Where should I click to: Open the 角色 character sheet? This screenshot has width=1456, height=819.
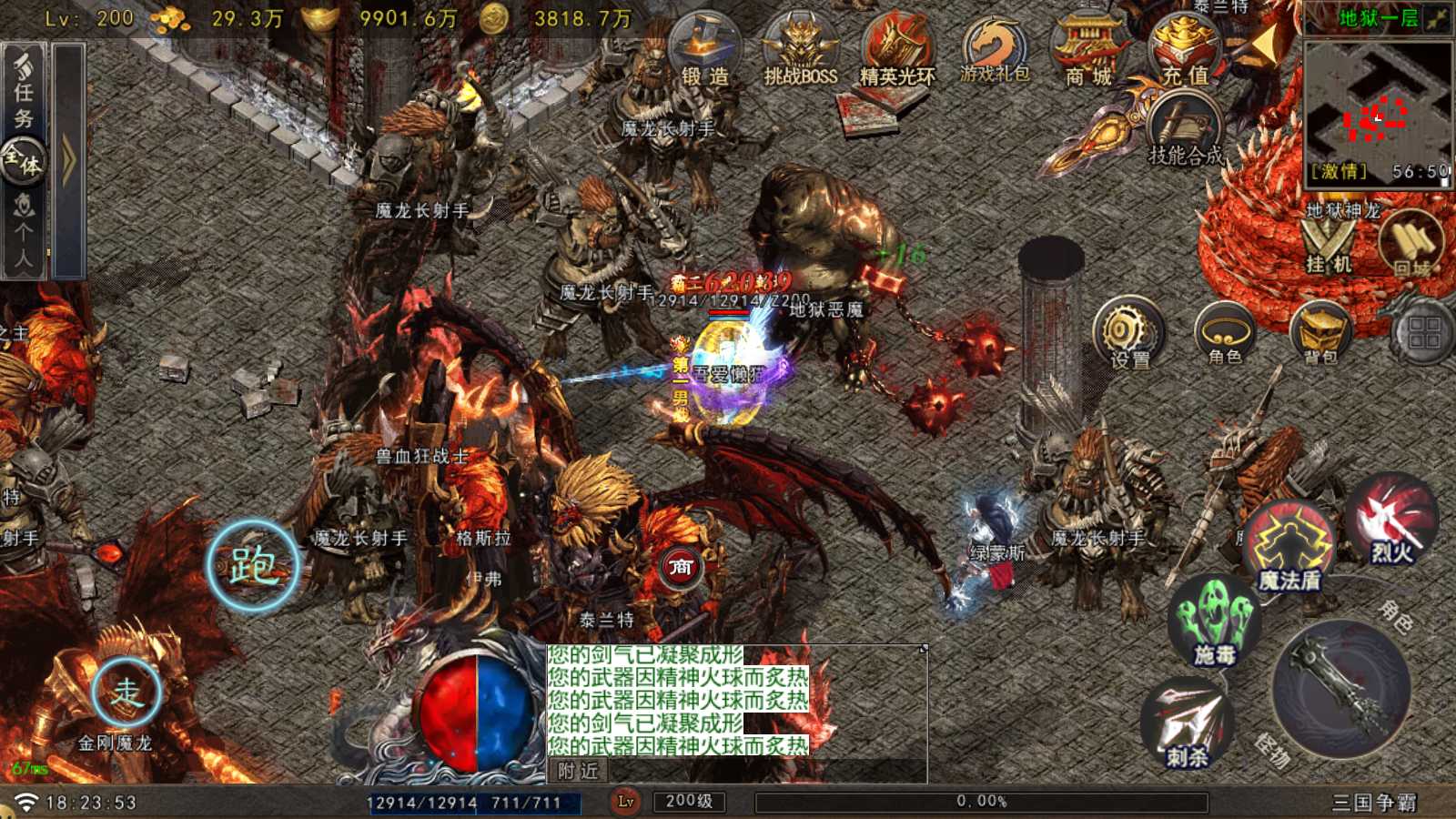[x=1225, y=334]
